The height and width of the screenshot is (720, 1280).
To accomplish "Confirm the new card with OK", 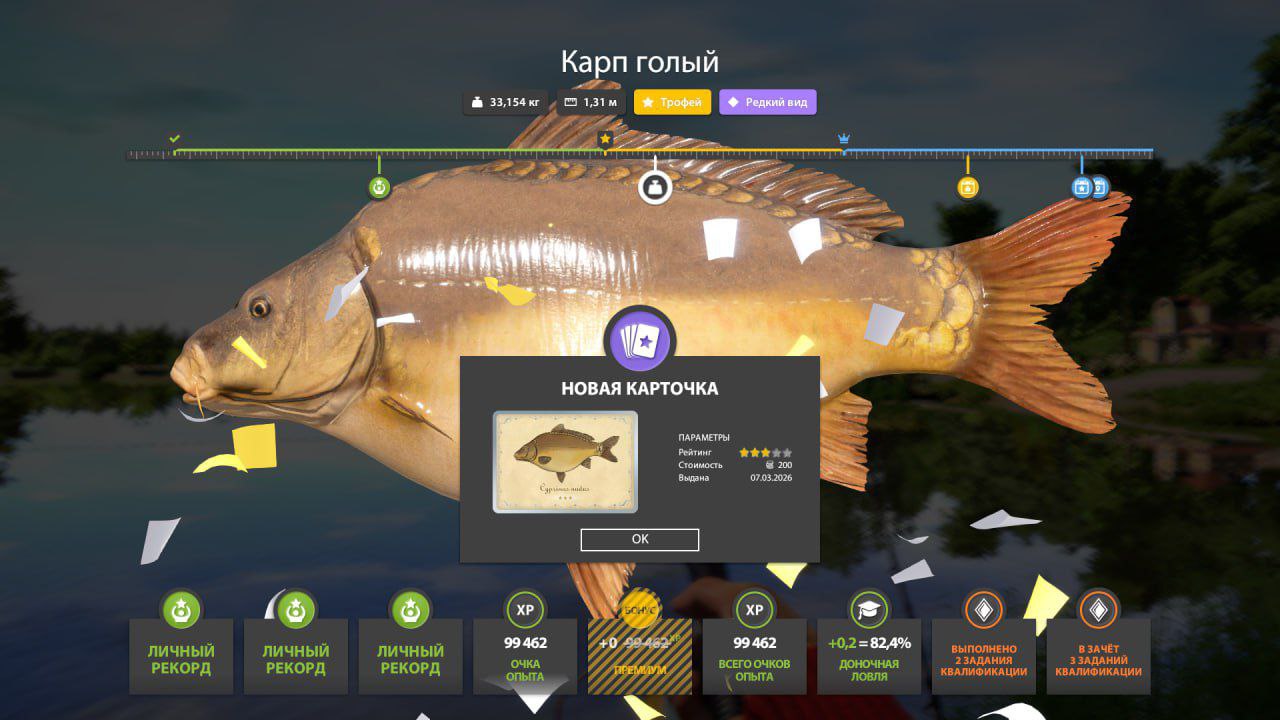I will point(640,540).
